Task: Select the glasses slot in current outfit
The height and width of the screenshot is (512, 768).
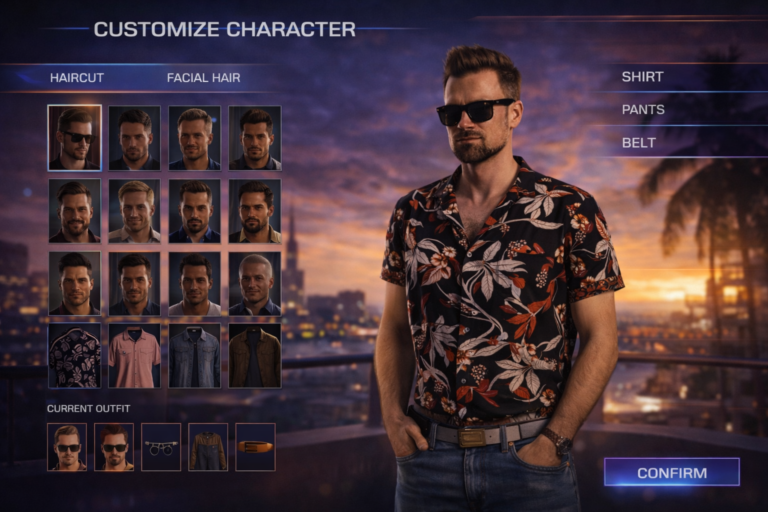Action: pos(161,446)
